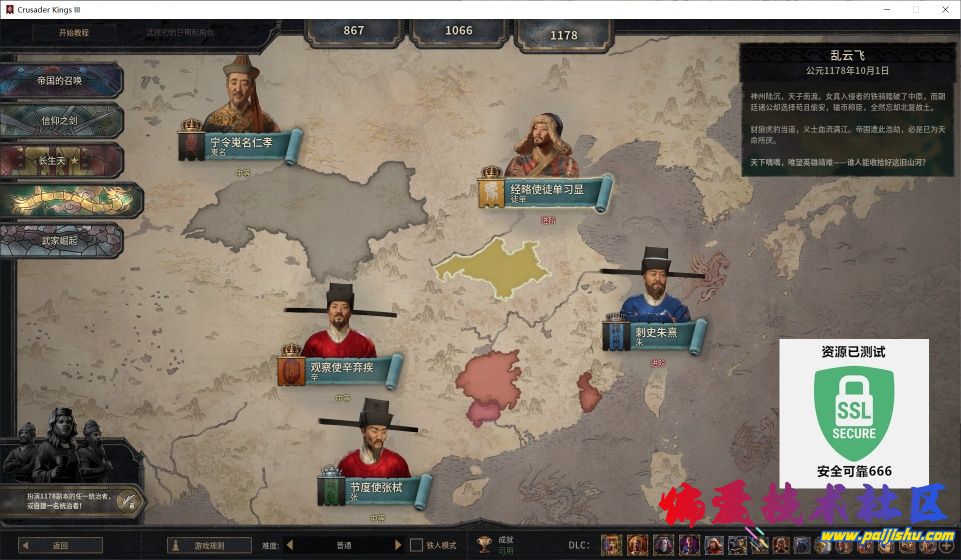Go back with the 返回 button
The width and height of the screenshot is (961, 560).
click(61, 545)
